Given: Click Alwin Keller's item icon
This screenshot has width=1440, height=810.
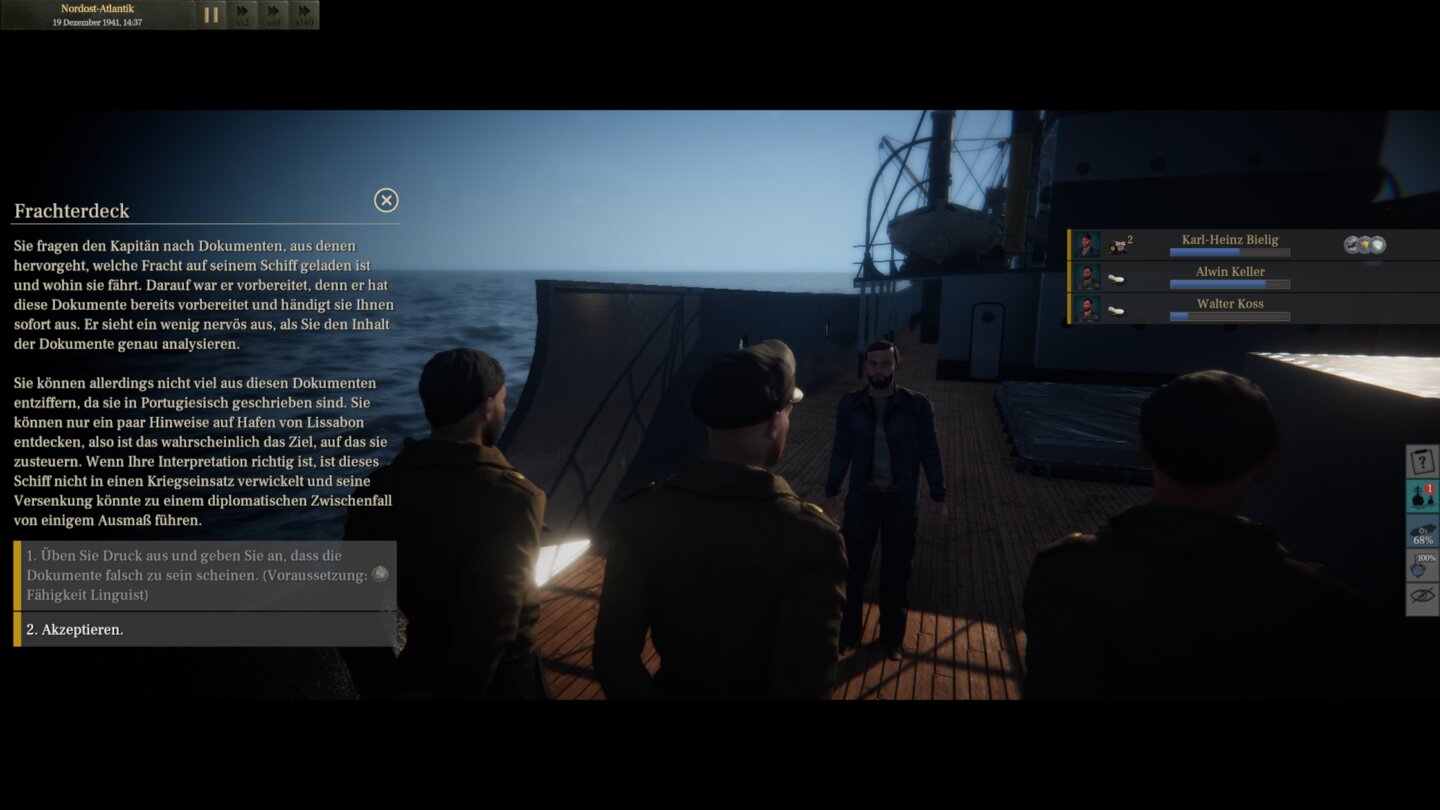Looking at the screenshot, I should tap(1115, 278).
